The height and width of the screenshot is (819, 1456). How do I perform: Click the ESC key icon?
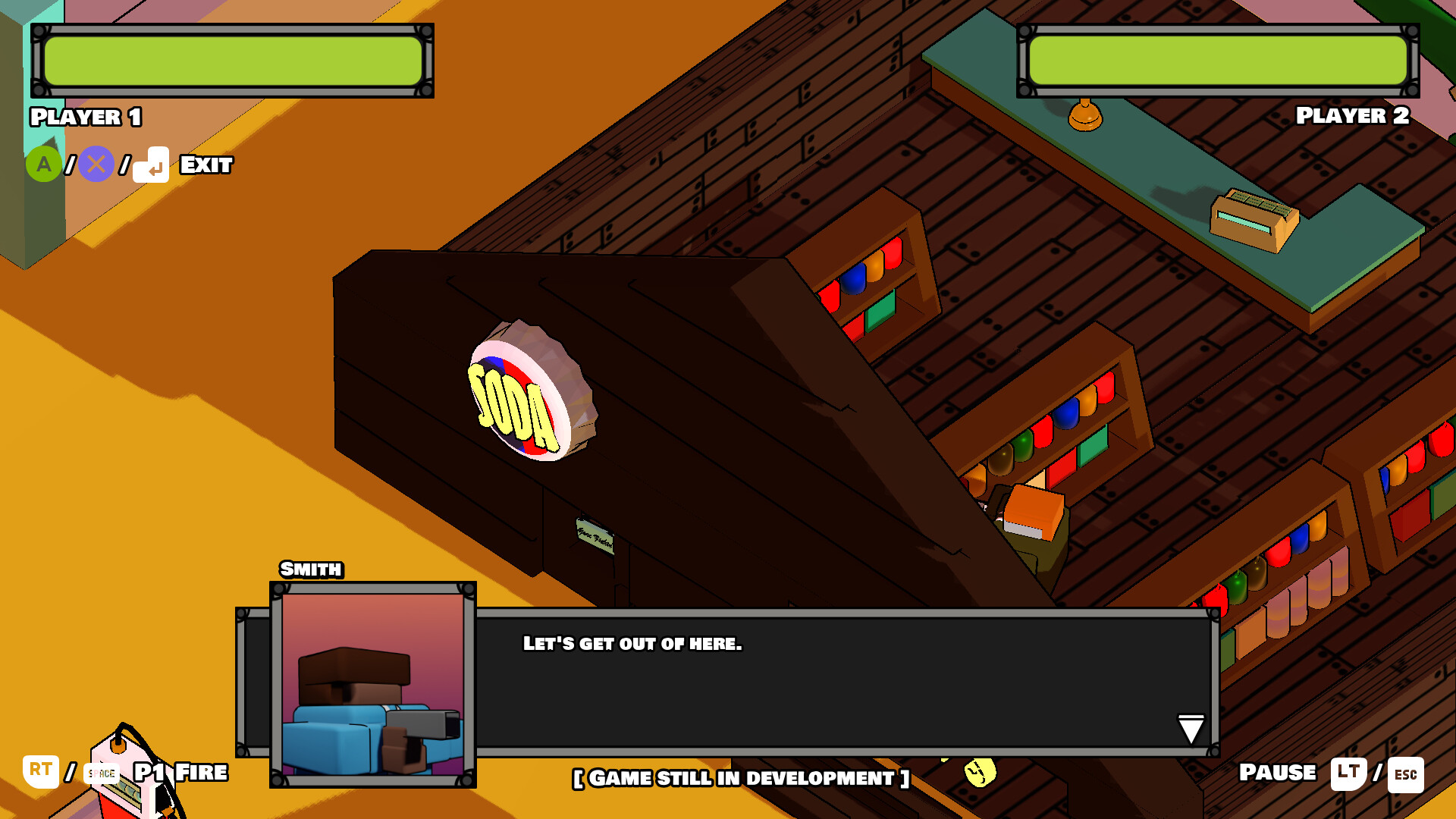[1406, 774]
